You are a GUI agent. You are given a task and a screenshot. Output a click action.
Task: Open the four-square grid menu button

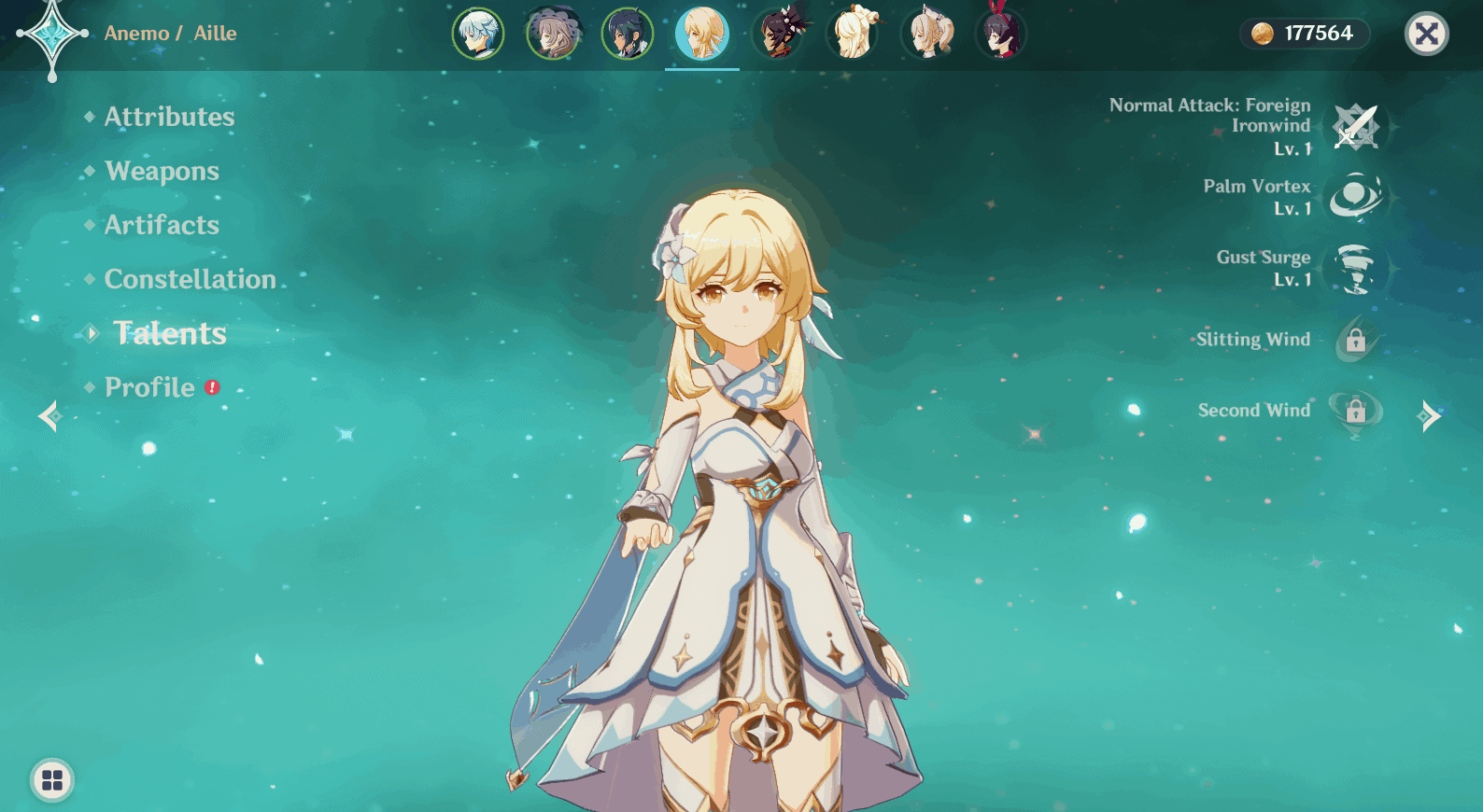(52, 779)
